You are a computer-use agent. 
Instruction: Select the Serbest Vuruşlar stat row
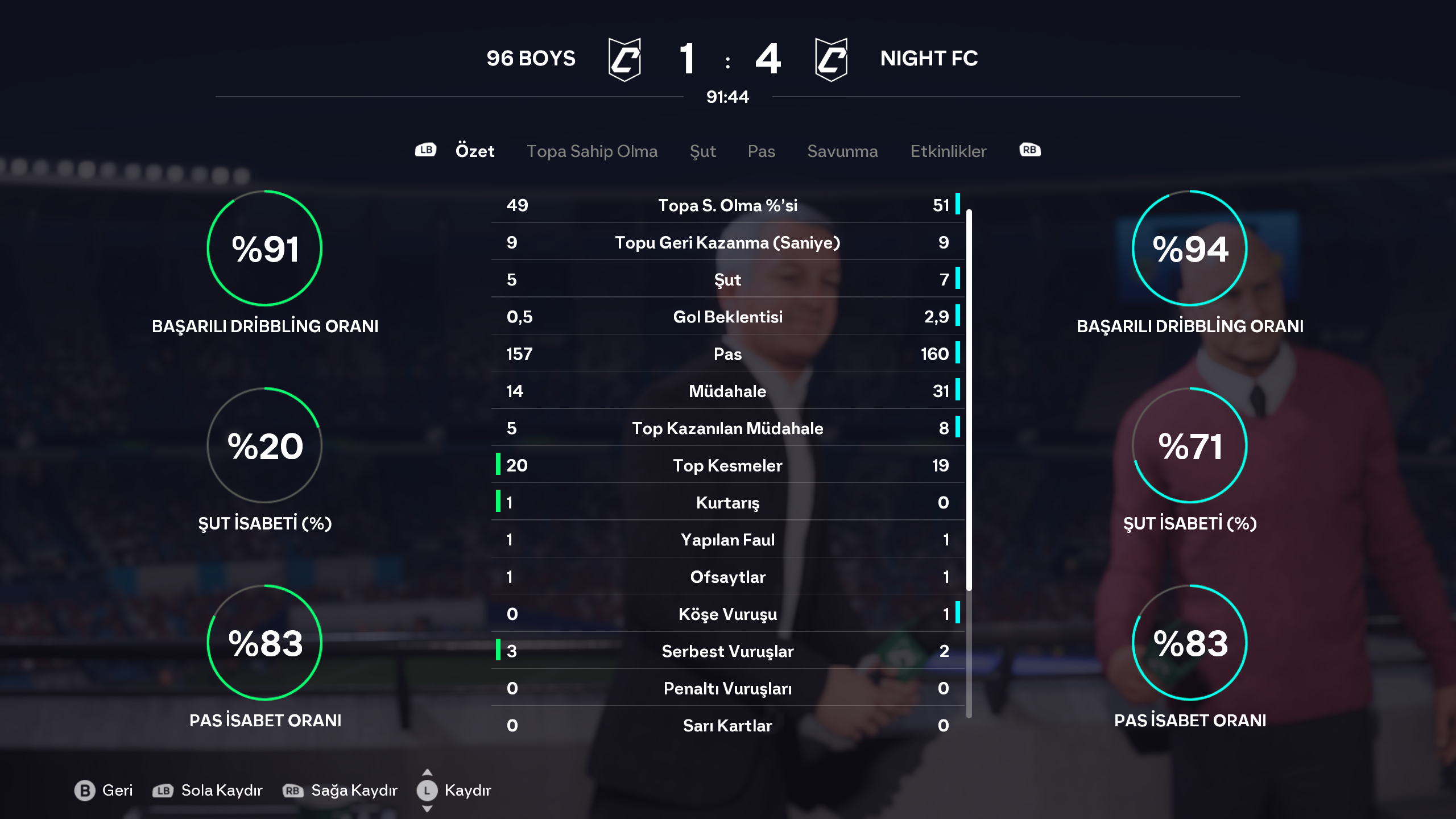tap(727, 651)
